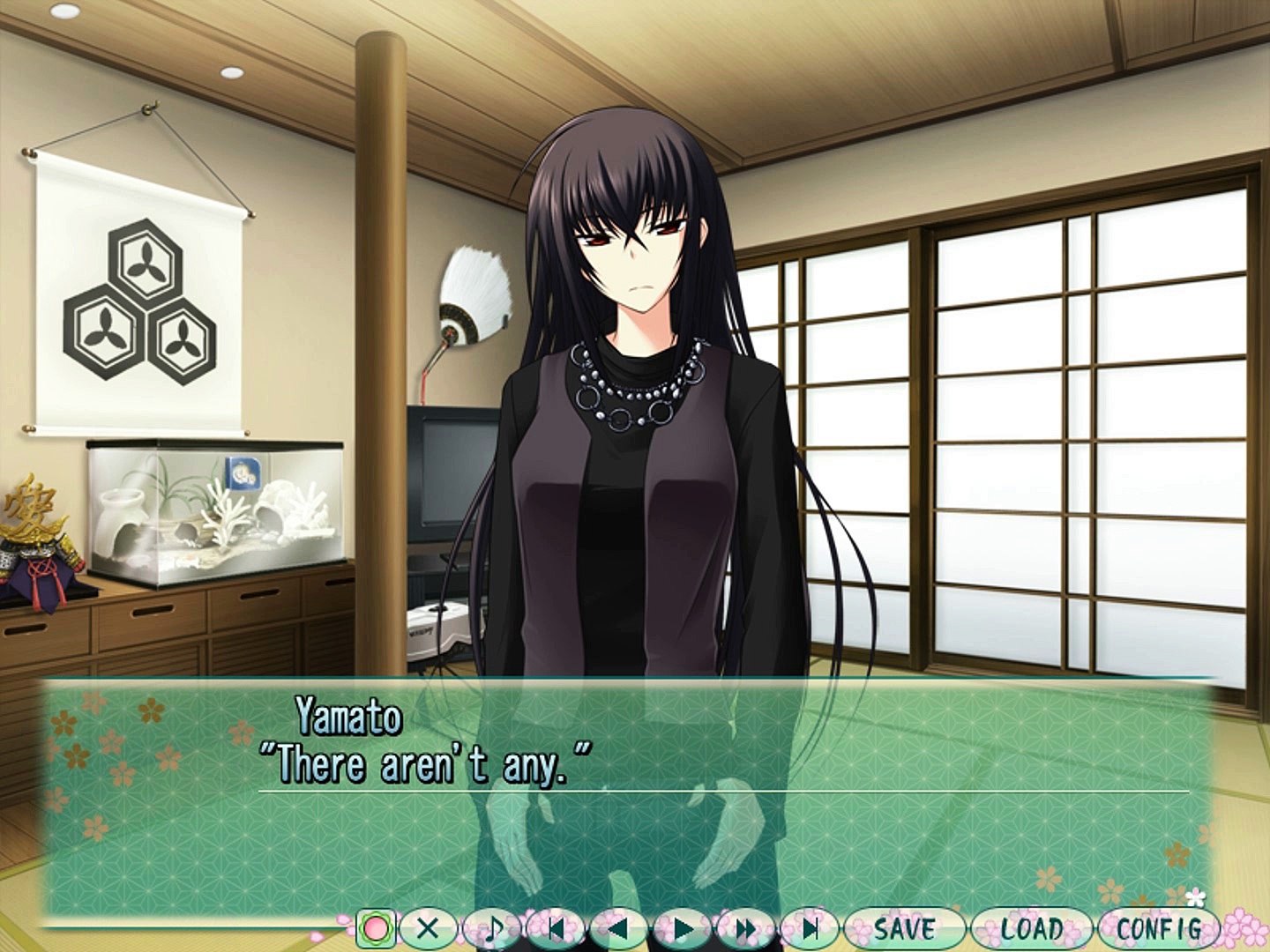Jump back with the skip-to-previous button
1270x952 pixels.
click(555, 928)
